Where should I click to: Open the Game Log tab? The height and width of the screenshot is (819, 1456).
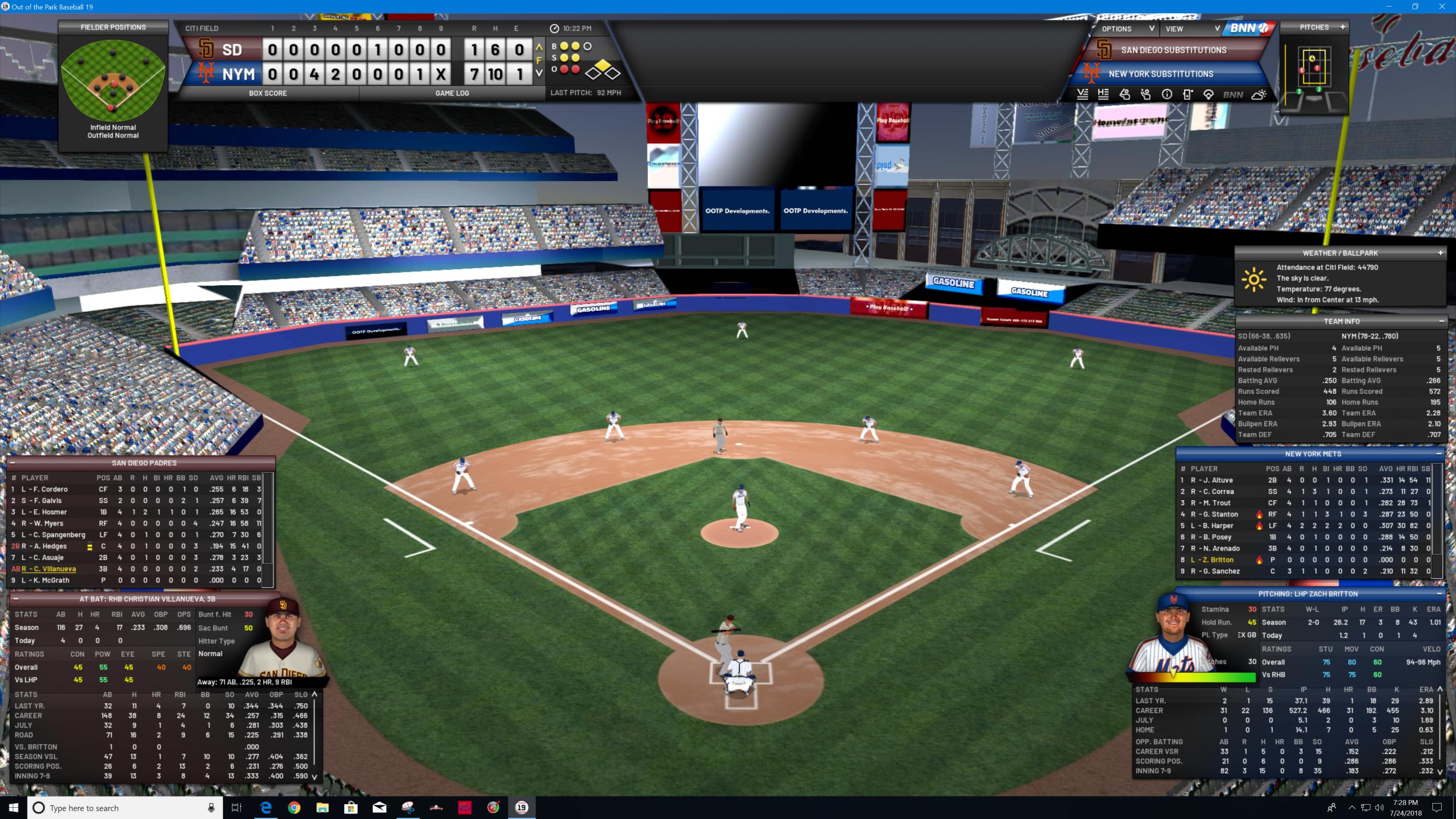click(452, 93)
